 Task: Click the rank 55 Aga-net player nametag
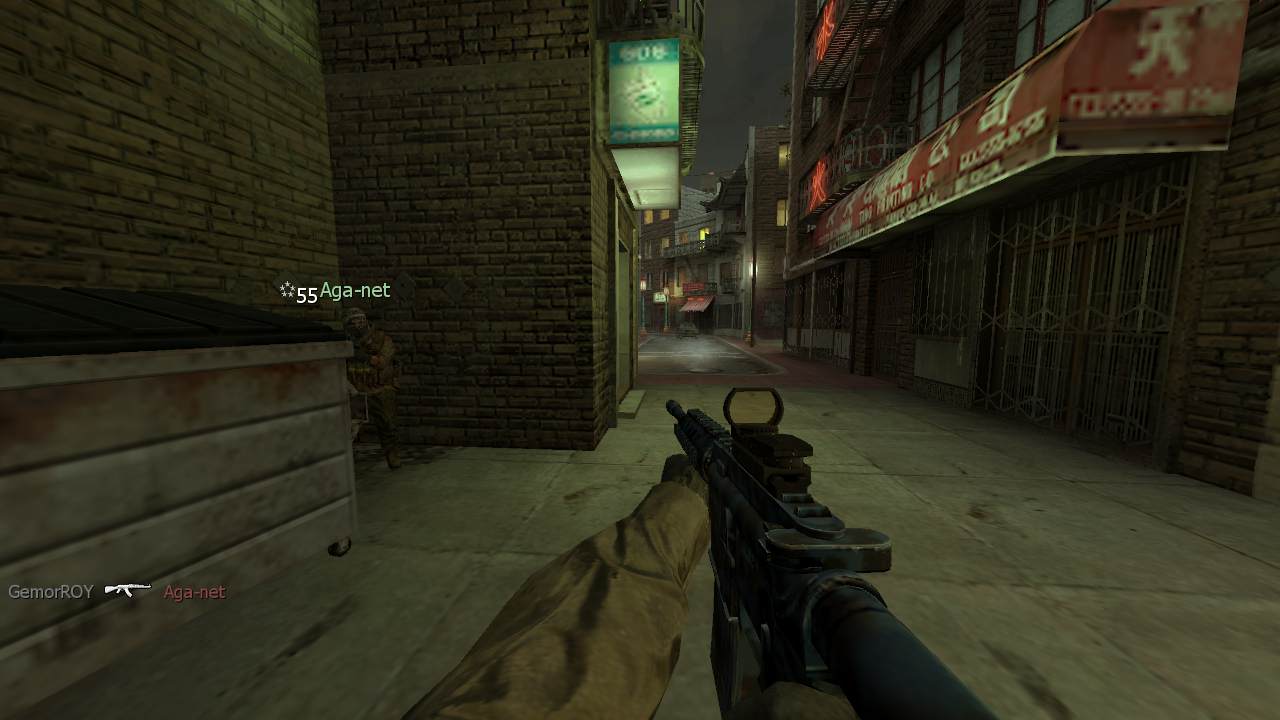(336, 291)
